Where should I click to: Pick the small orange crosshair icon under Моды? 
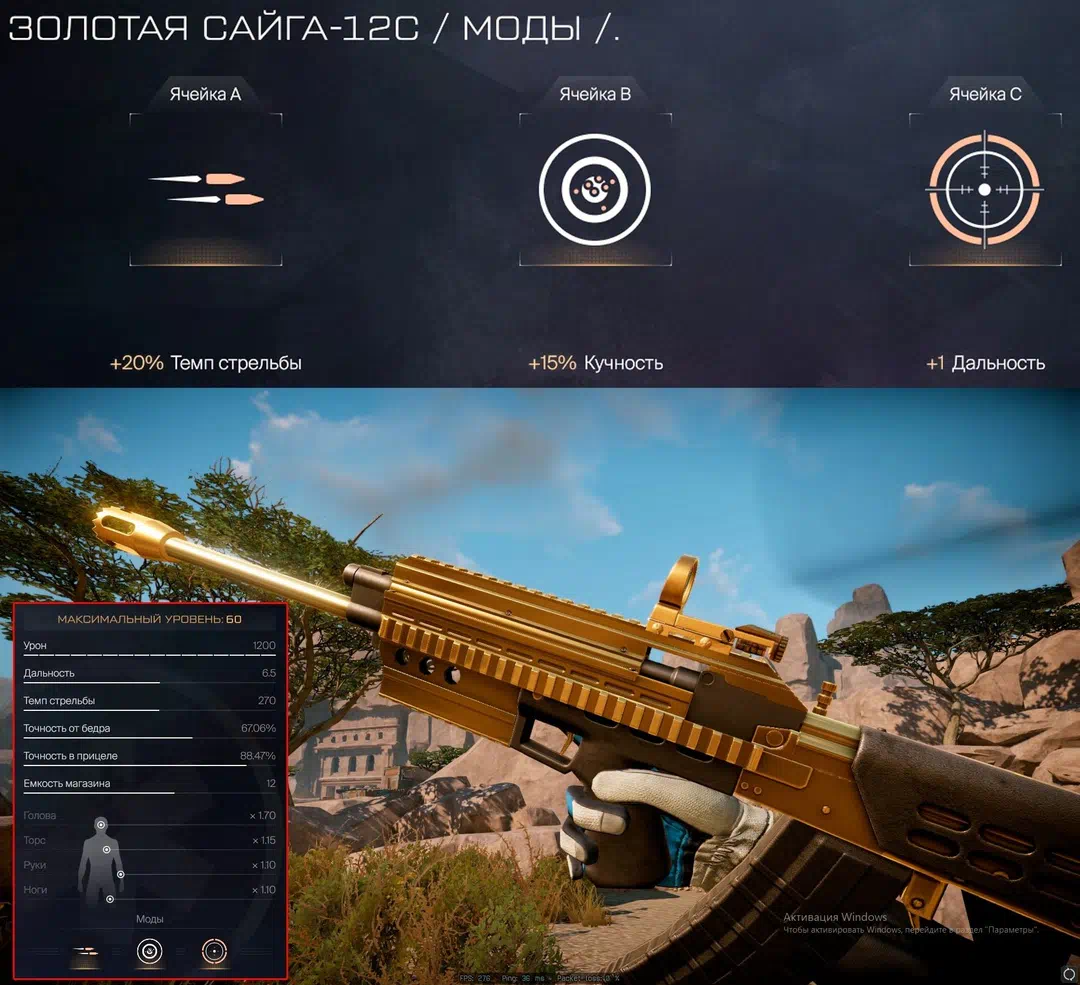(214, 951)
